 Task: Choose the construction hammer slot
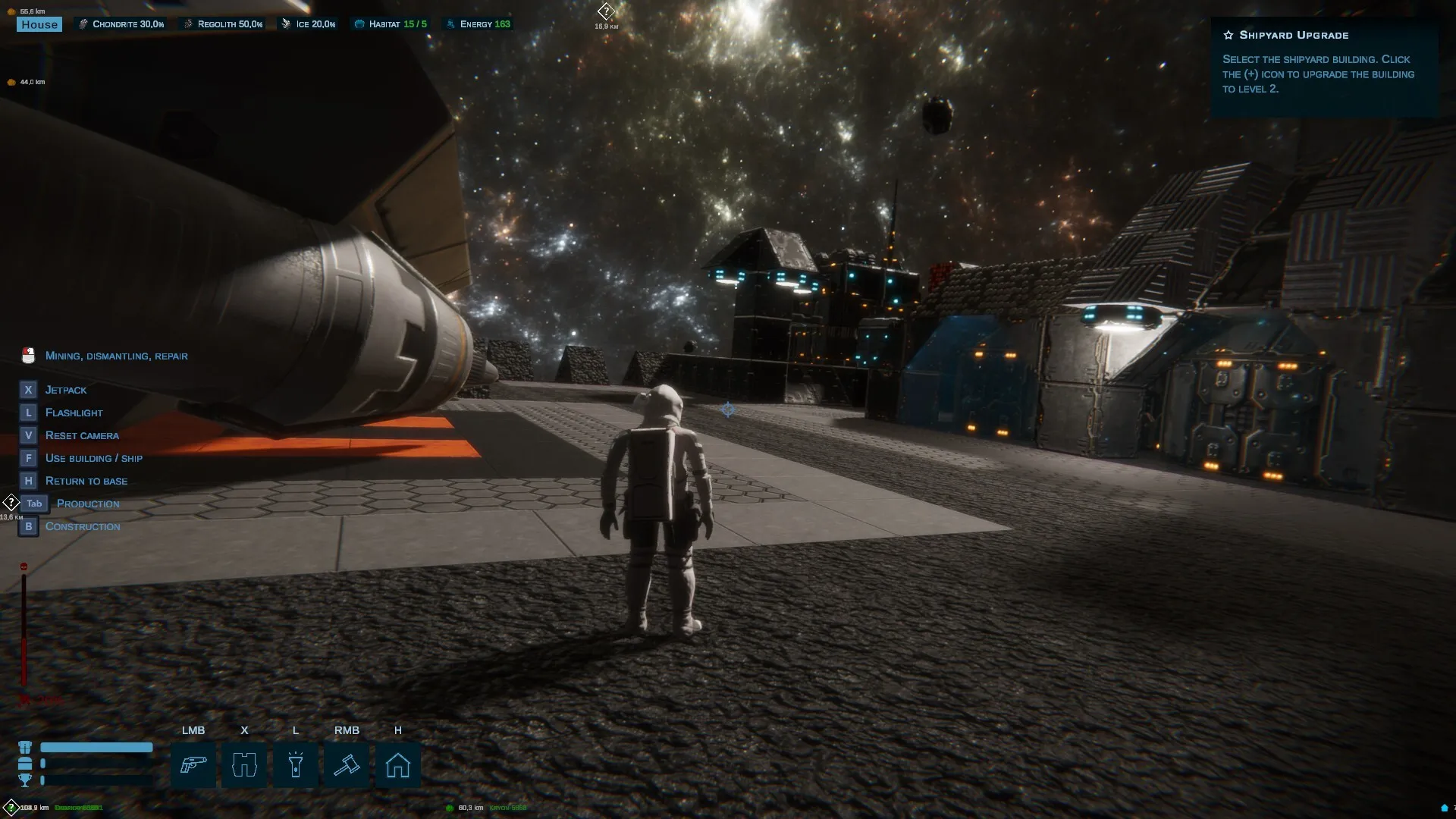click(x=347, y=765)
